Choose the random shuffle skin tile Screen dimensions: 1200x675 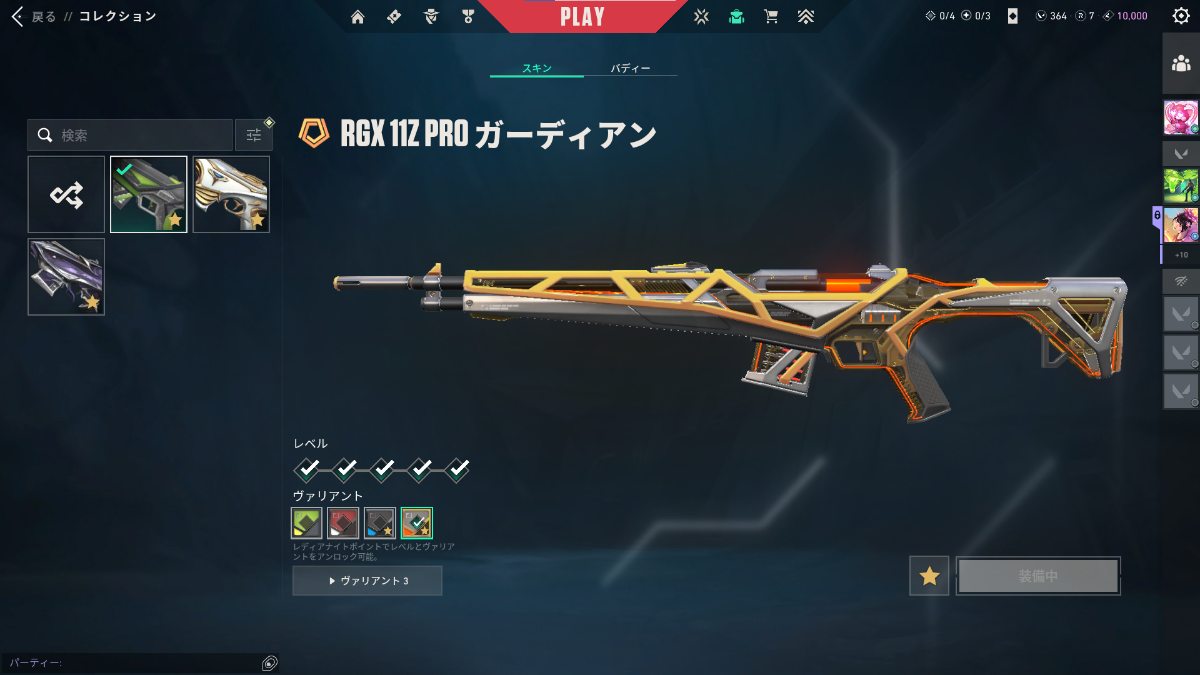(x=66, y=194)
